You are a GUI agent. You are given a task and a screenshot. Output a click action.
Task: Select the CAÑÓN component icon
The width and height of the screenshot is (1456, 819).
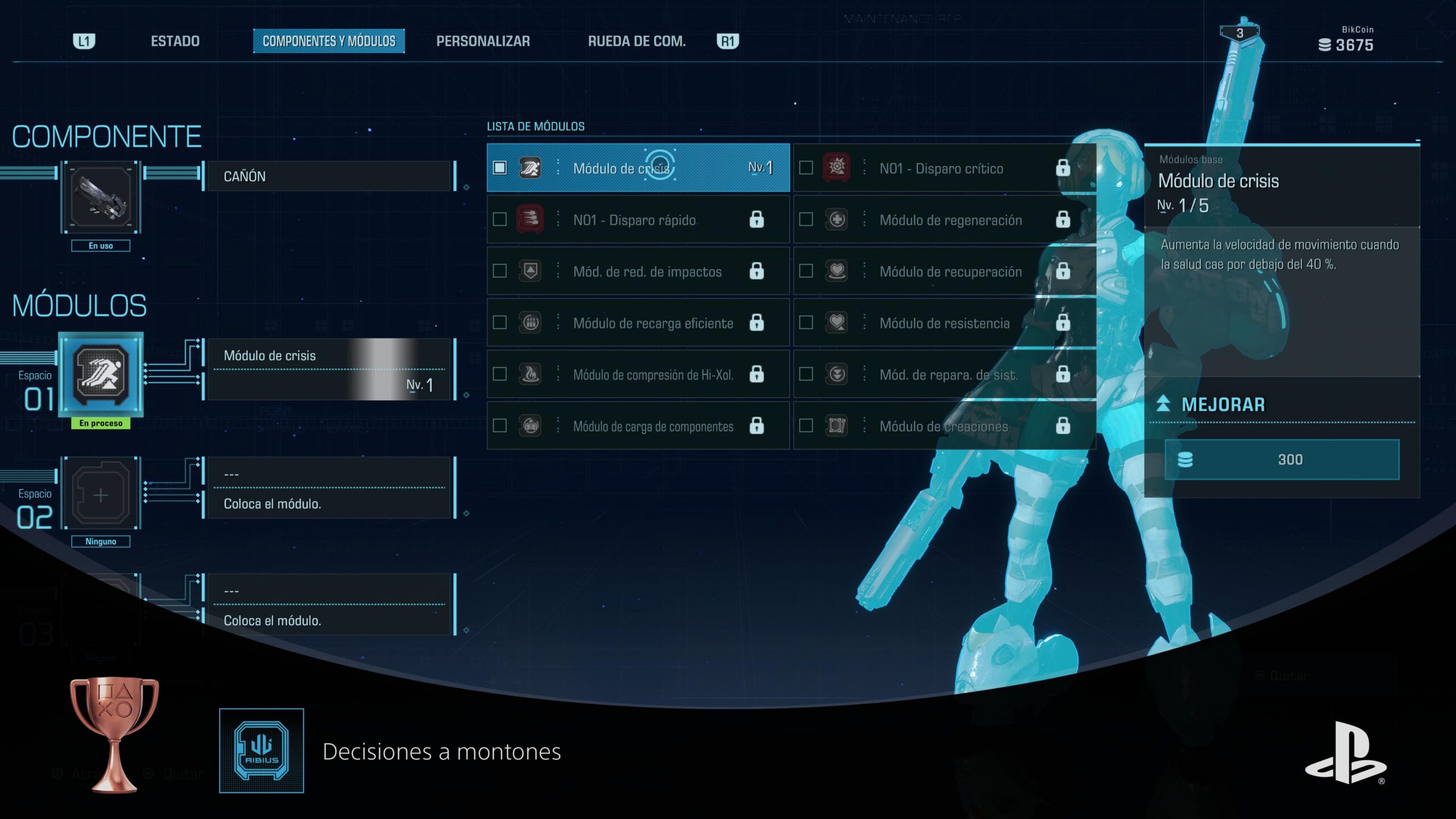click(x=101, y=197)
